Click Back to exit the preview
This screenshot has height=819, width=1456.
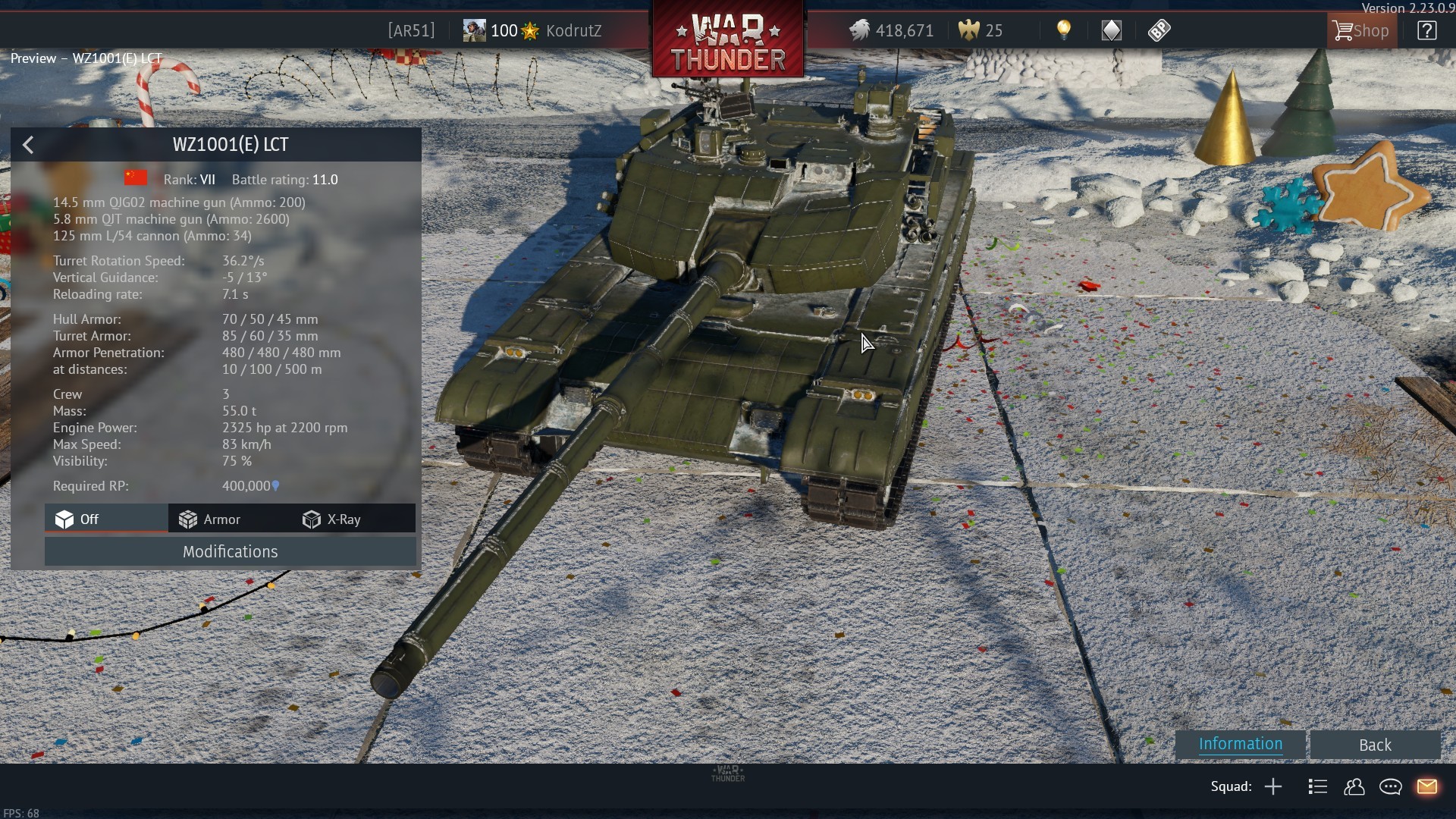(x=1373, y=744)
